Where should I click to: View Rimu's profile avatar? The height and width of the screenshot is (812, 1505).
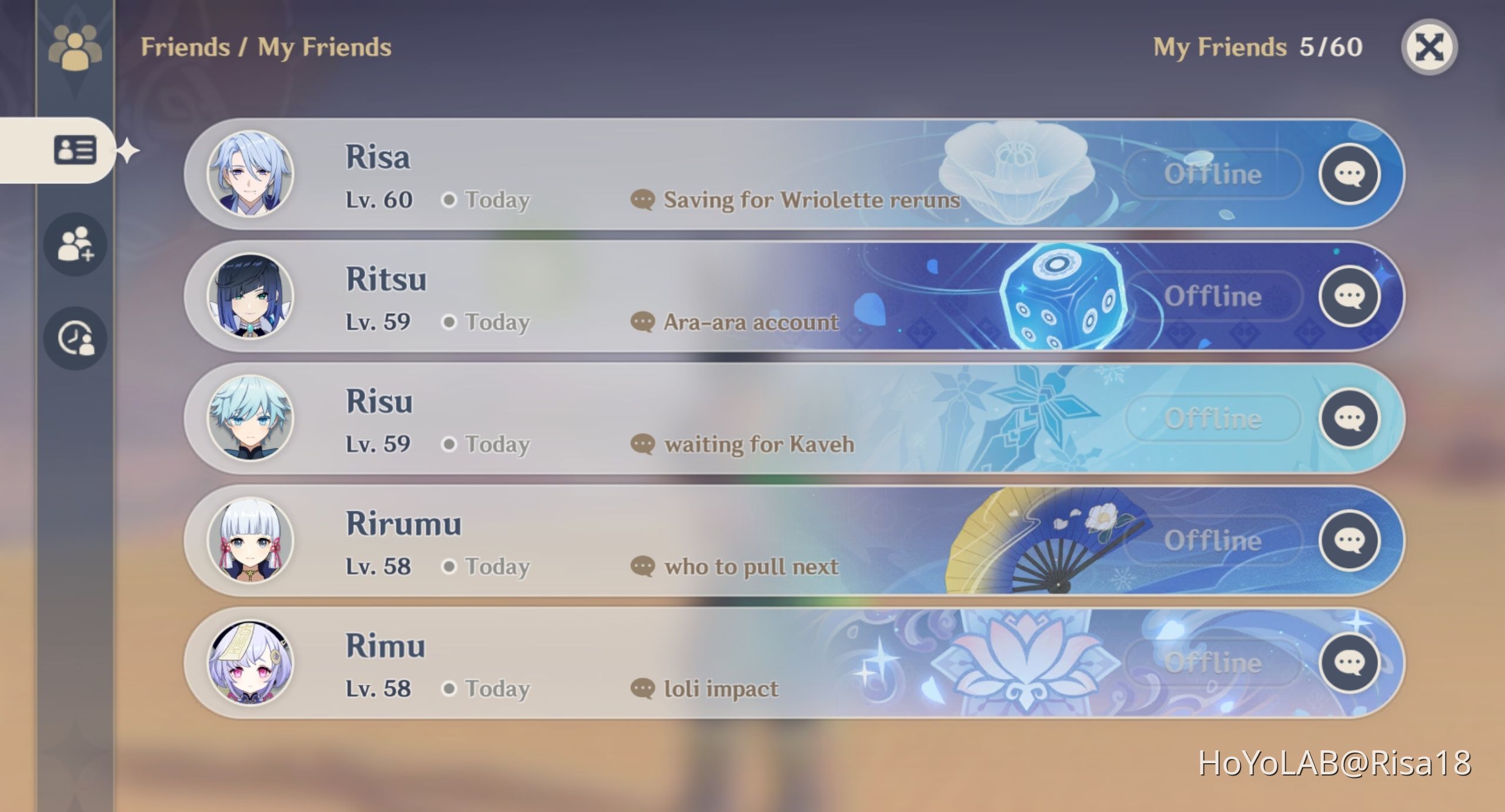(x=252, y=662)
